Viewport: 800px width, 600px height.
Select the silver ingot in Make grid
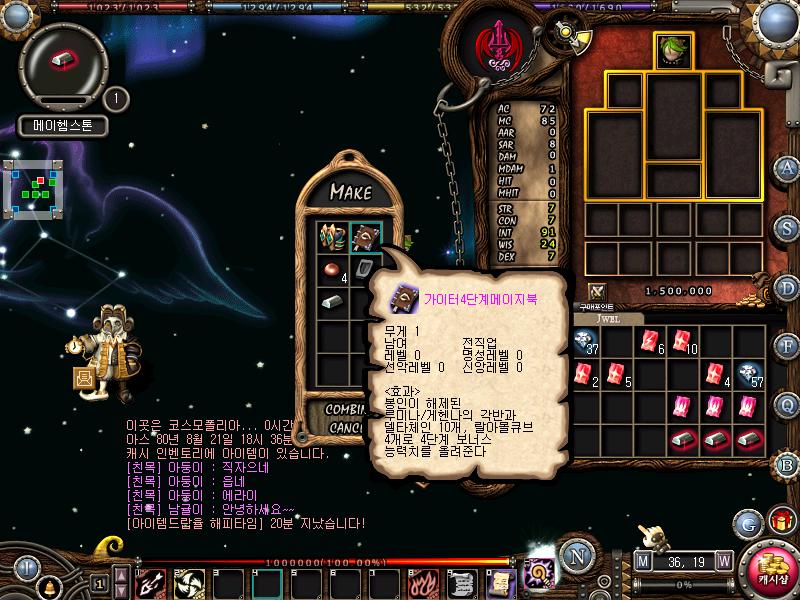coord(331,302)
